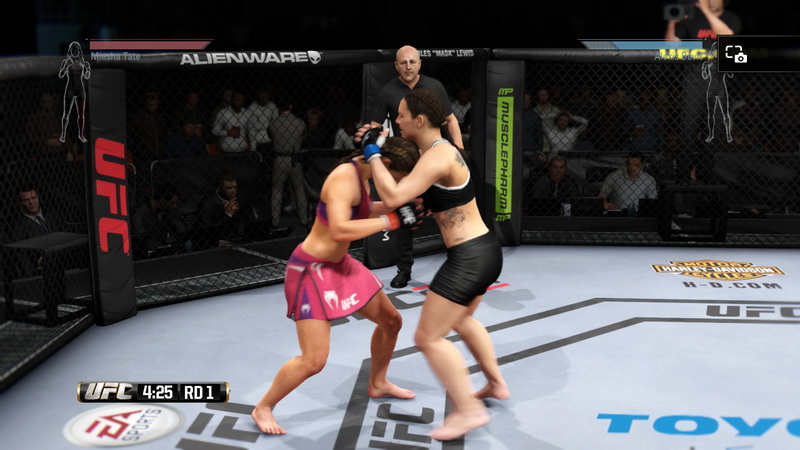Viewport: 800px width, 450px height.
Task: Click the screenshot capture camera icon
Action: tap(736, 54)
